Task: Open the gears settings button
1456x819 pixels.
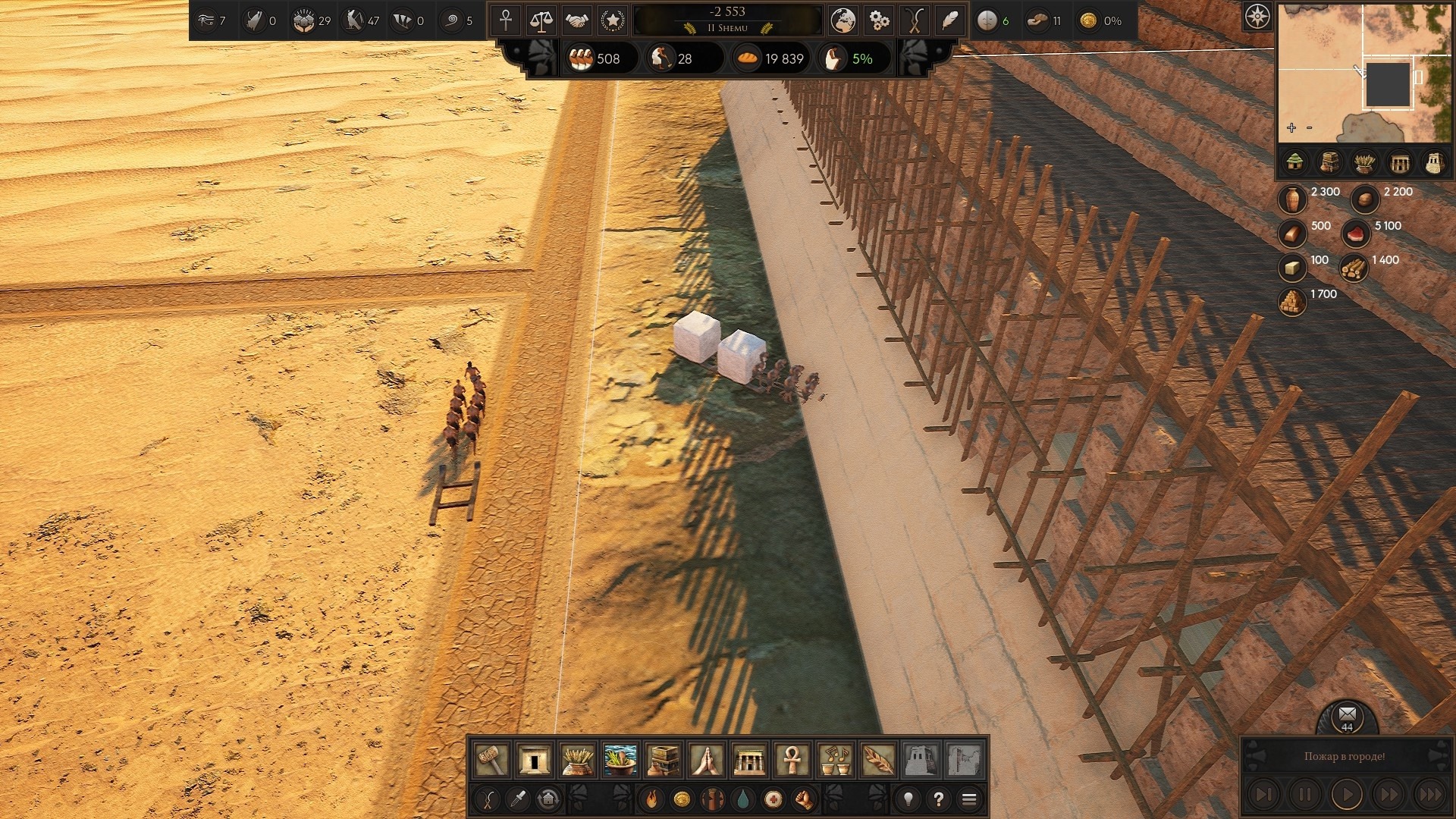Action: (x=878, y=20)
